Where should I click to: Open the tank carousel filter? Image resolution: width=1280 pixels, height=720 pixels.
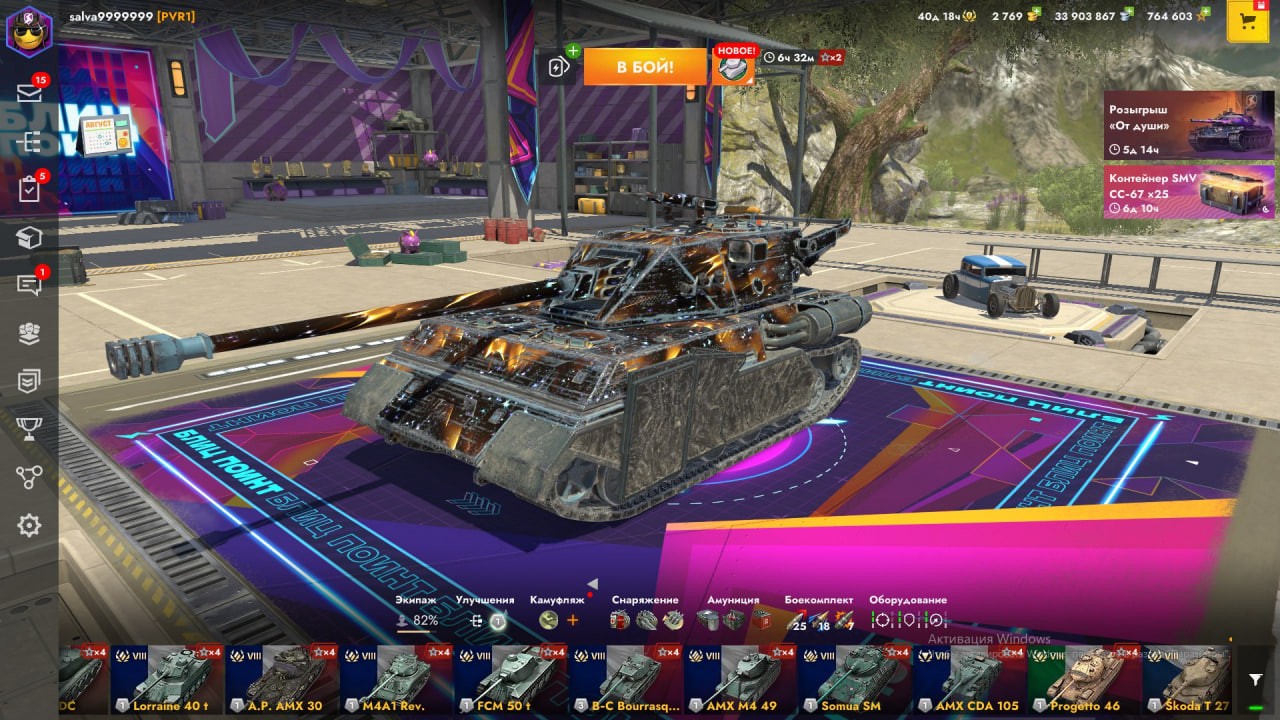click(x=1256, y=680)
